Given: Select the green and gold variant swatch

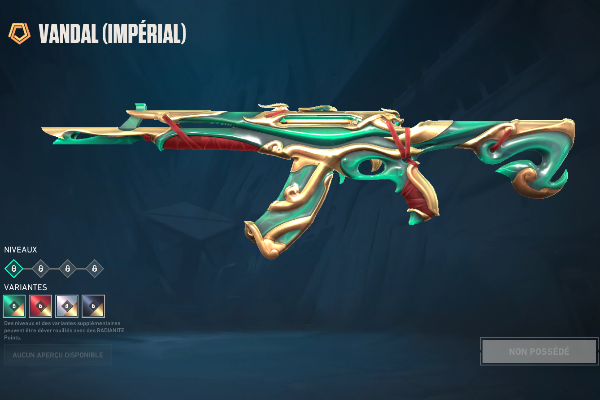Looking at the screenshot, I should coord(14,305).
